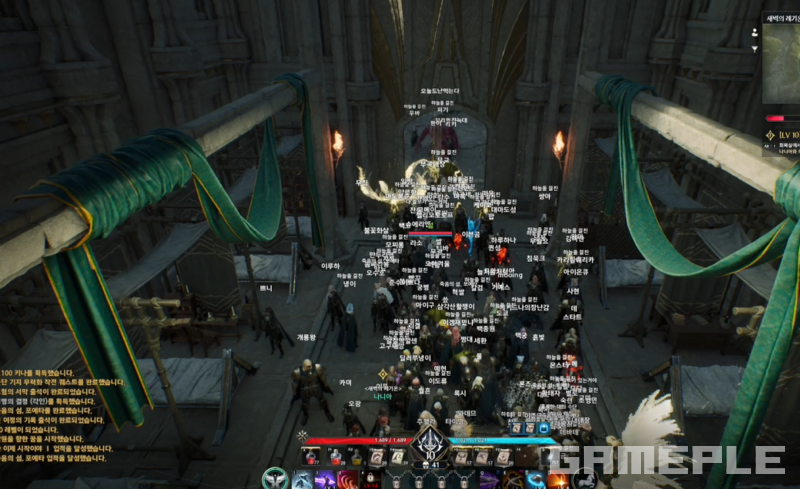Use the red health potion slot
The height and width of the screenshot is (489, 800).
(312, 457)
